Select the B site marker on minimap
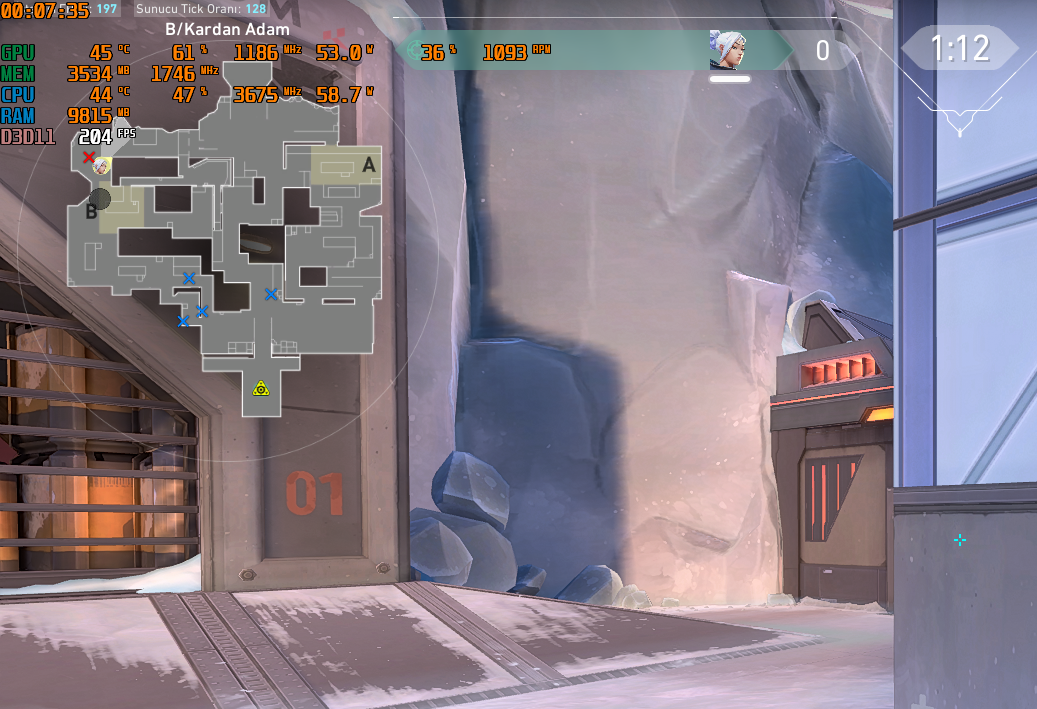 [91, 211]
